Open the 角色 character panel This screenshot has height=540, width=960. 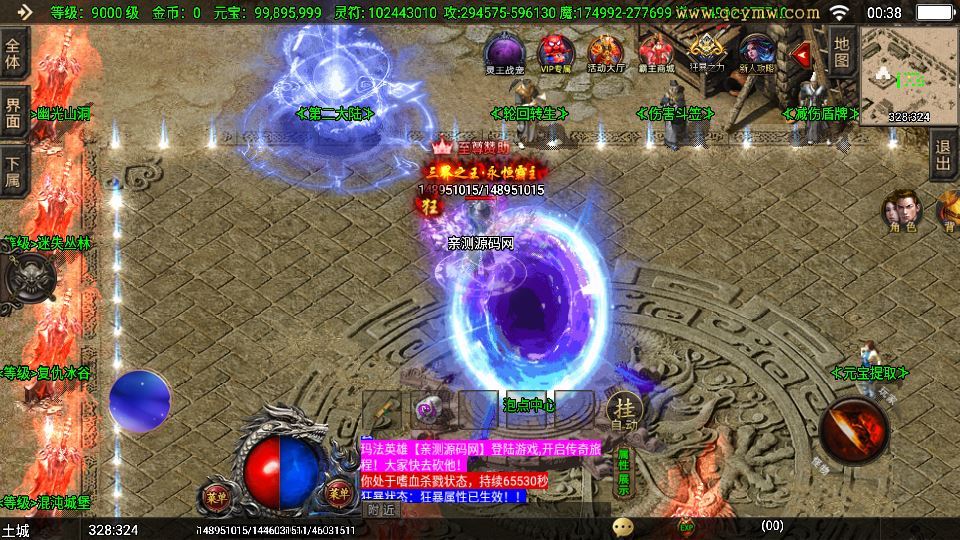tap(903, 211)
